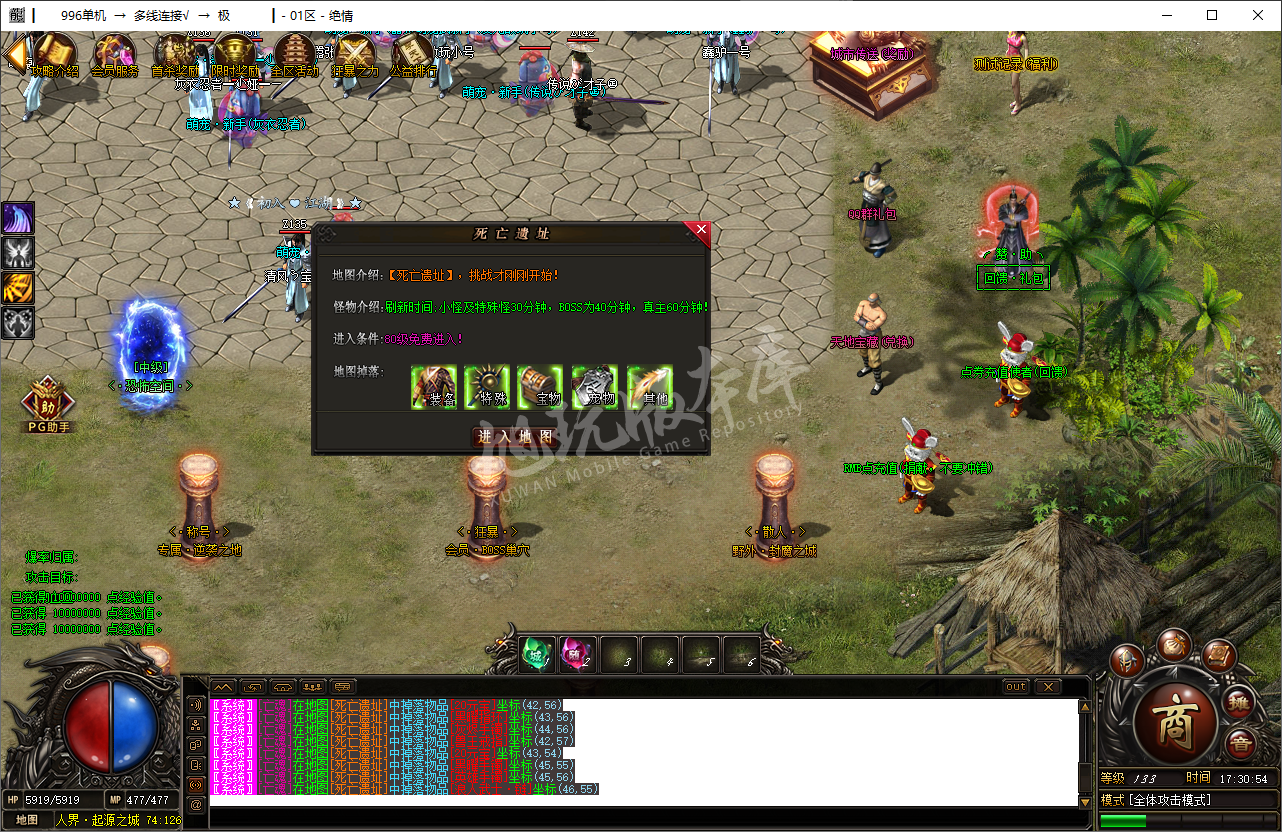The image size is (1282, 832).
Task: Click the 地图 map button
Action: 27,820
